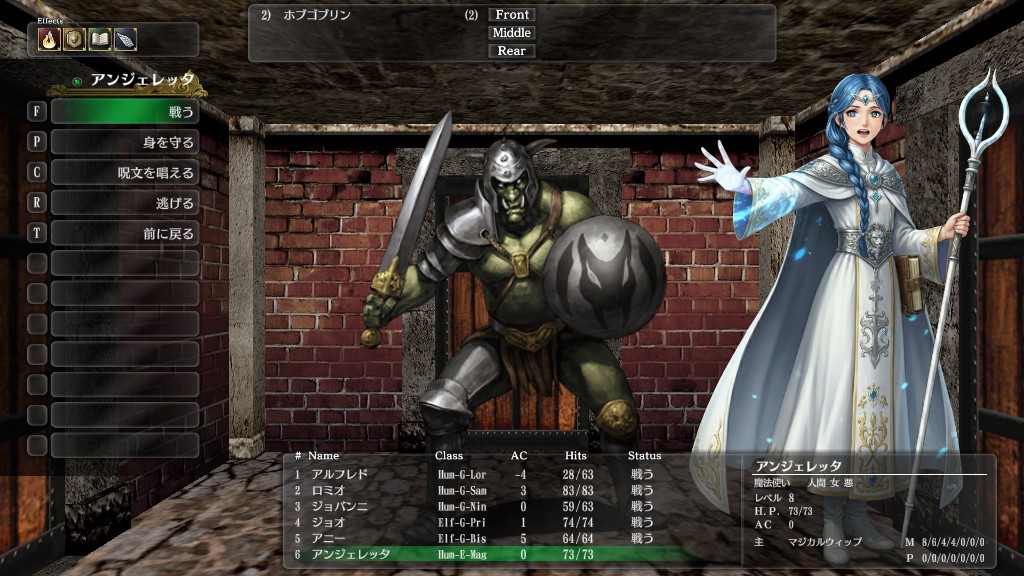Viewport: 1024px width, 576px height.
Task: Click the ホブゴブリン enemy group entry
Action: click(x=317, y=15)
